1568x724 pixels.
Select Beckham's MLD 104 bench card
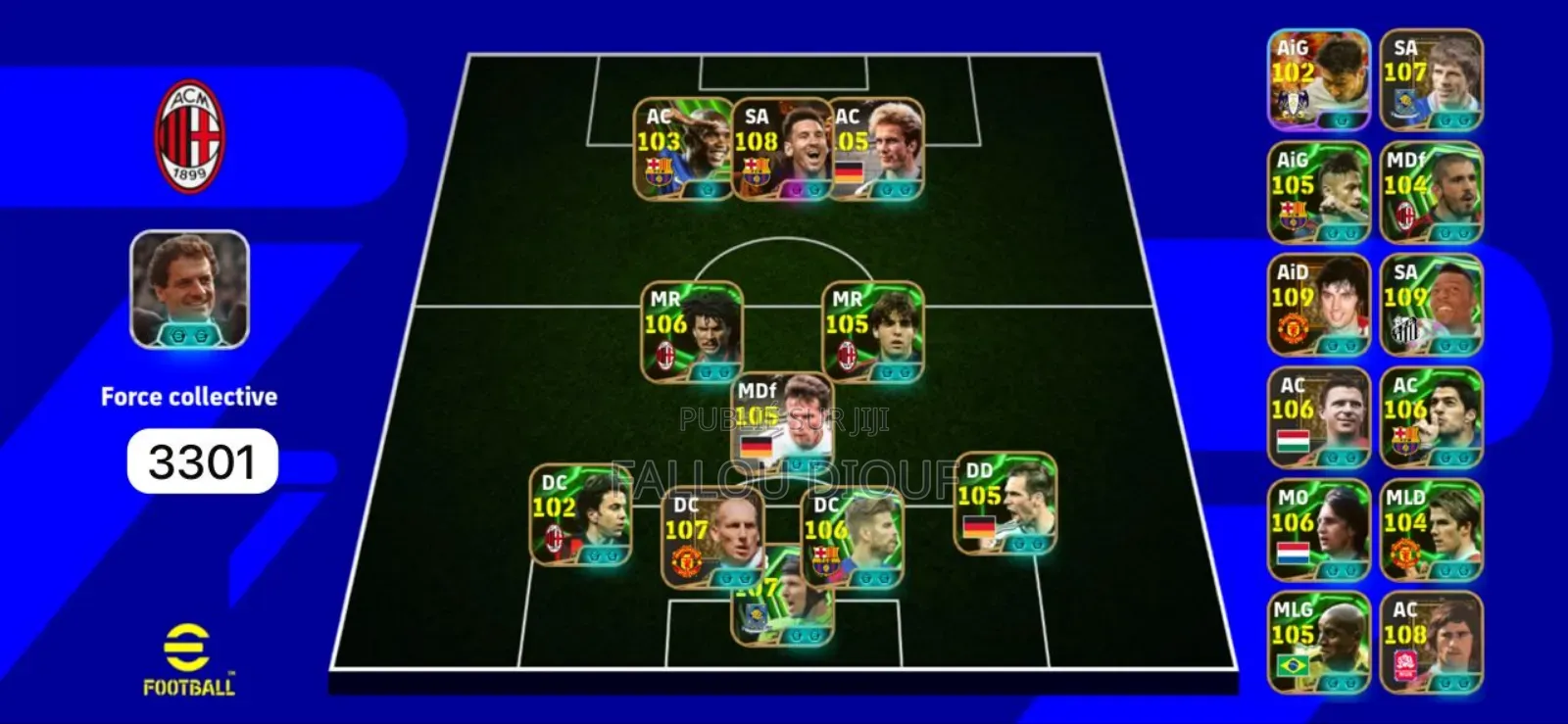click(x=1431, y=529)
